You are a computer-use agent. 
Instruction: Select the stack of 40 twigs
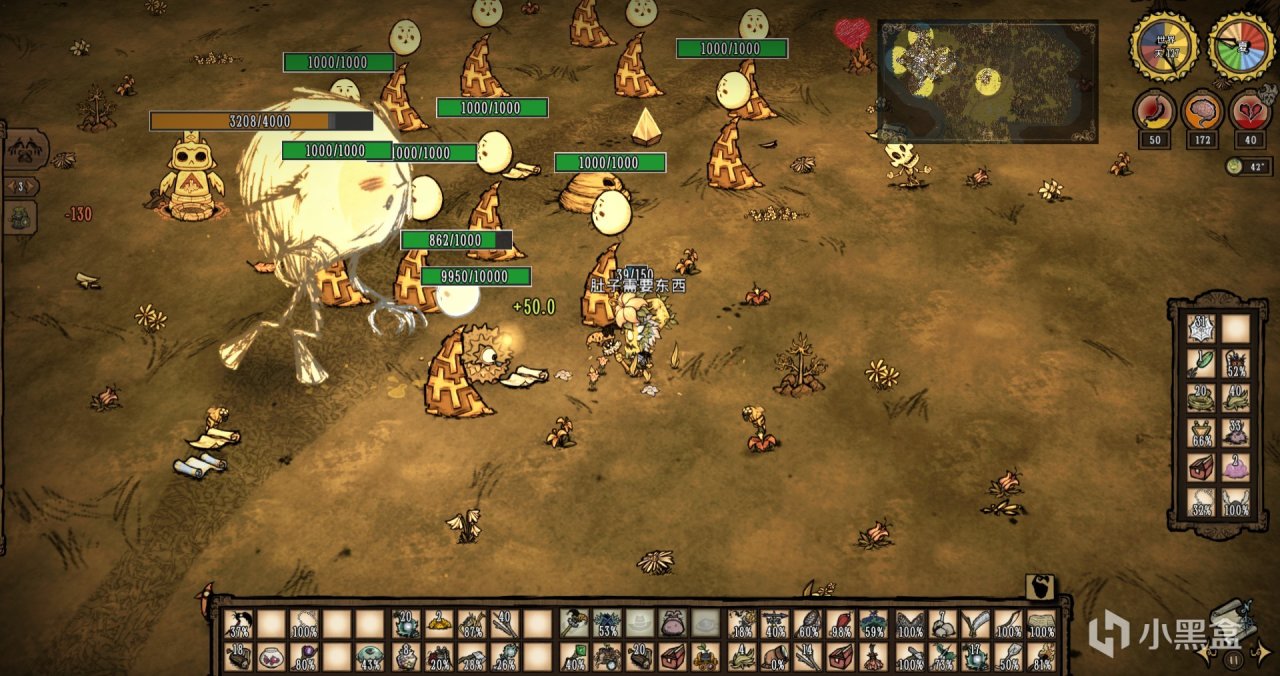(x=505, y=625)
